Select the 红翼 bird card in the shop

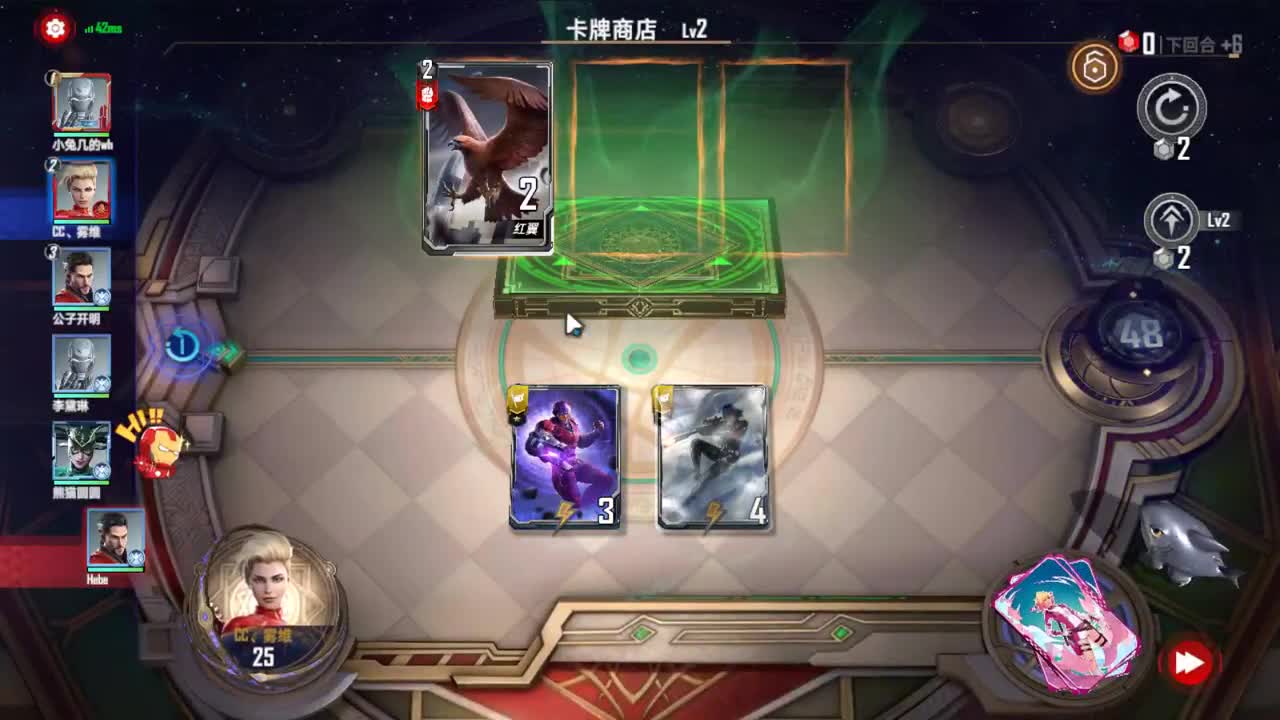tap(488, 155)
